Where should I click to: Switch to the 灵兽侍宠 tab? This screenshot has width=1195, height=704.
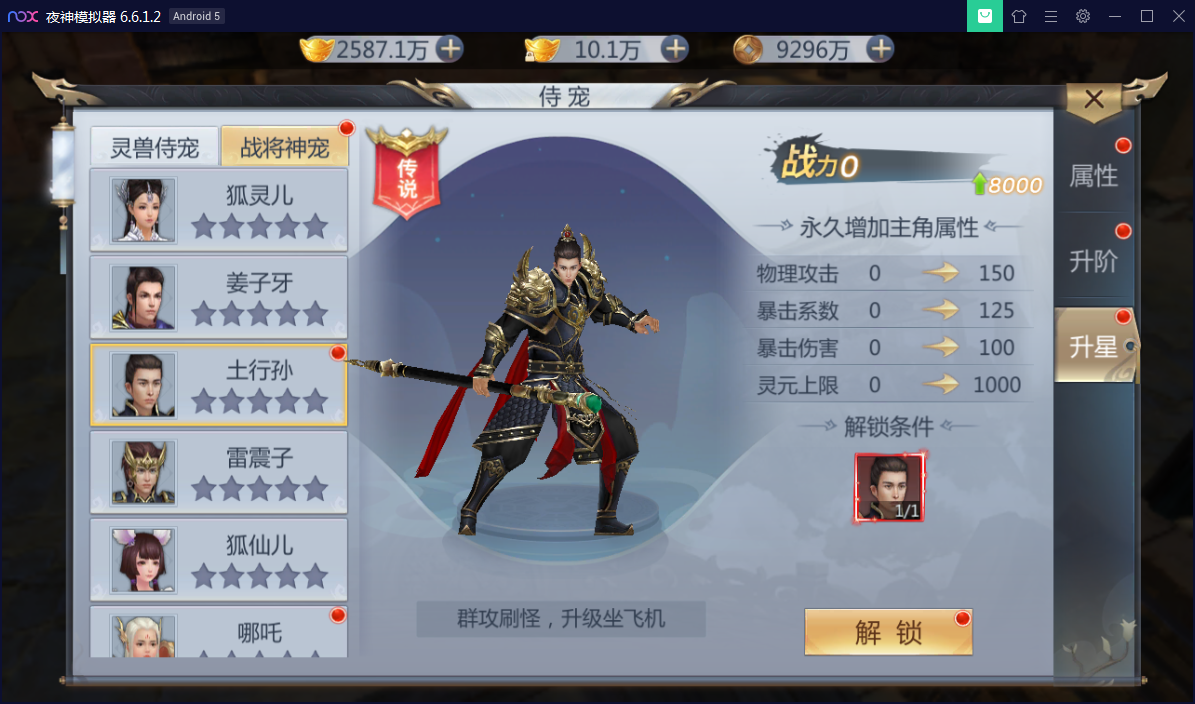click(x=154, y=148)
